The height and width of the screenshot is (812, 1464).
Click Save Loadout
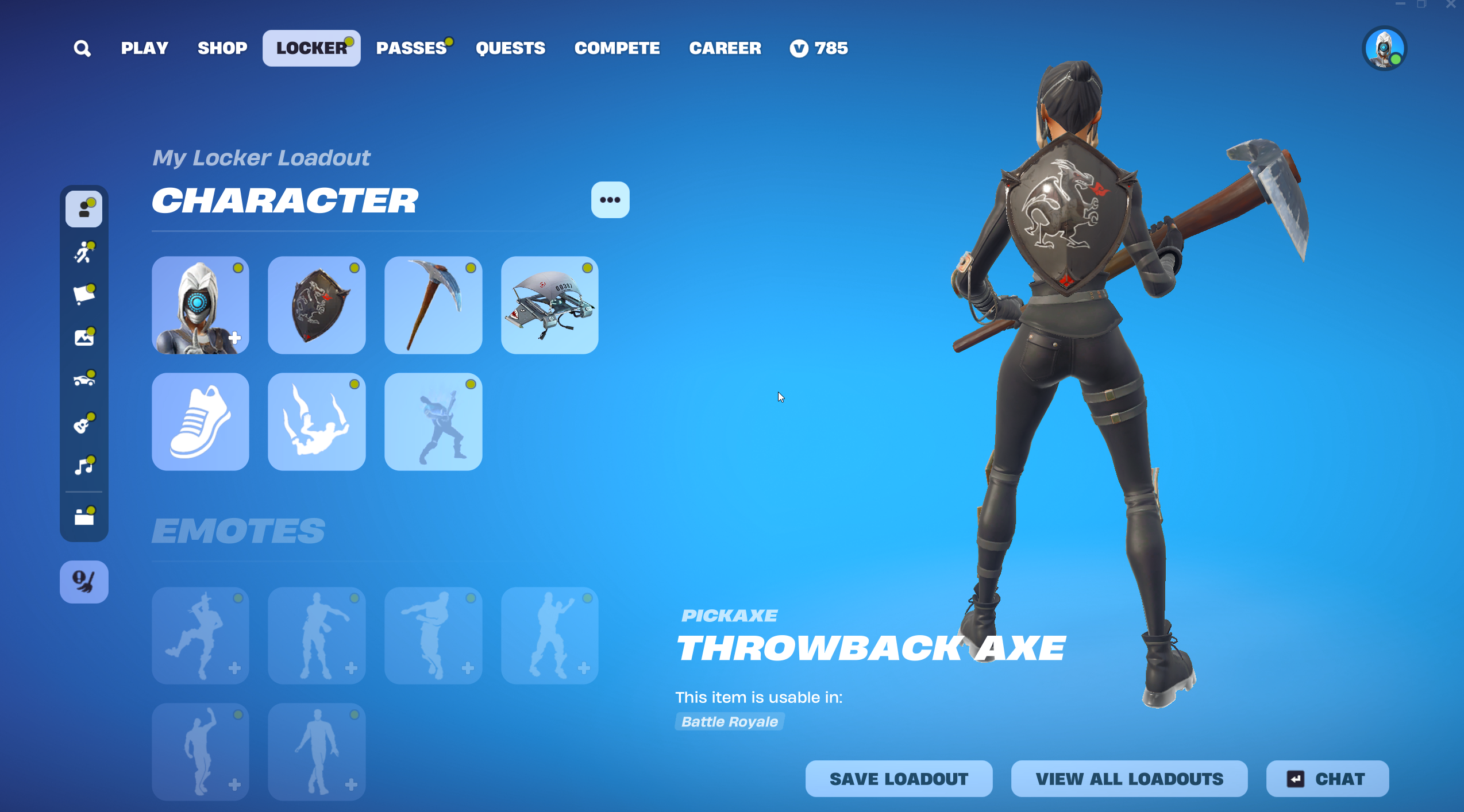[x=899, y=779]
